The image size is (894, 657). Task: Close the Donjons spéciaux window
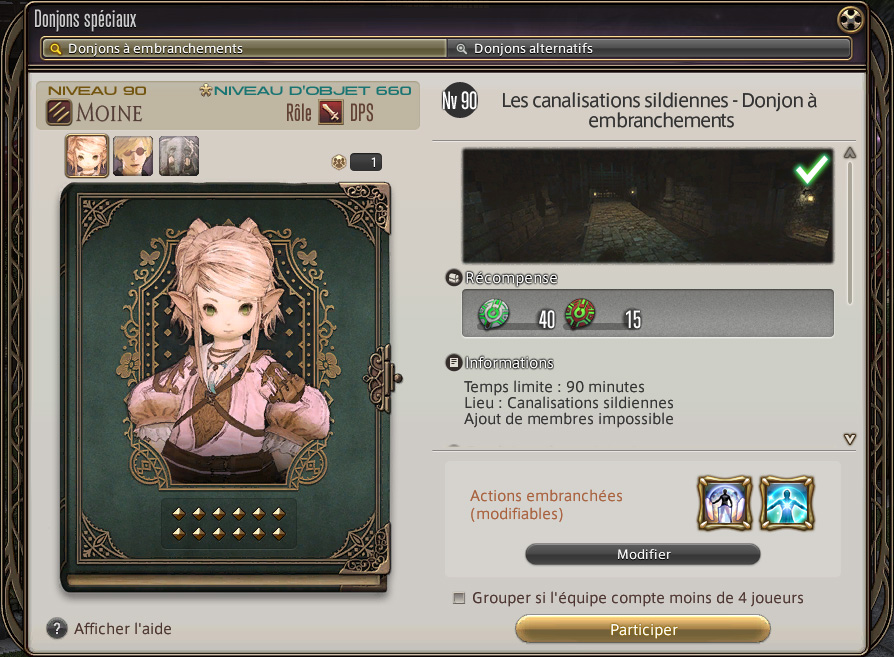pos(850,19)
